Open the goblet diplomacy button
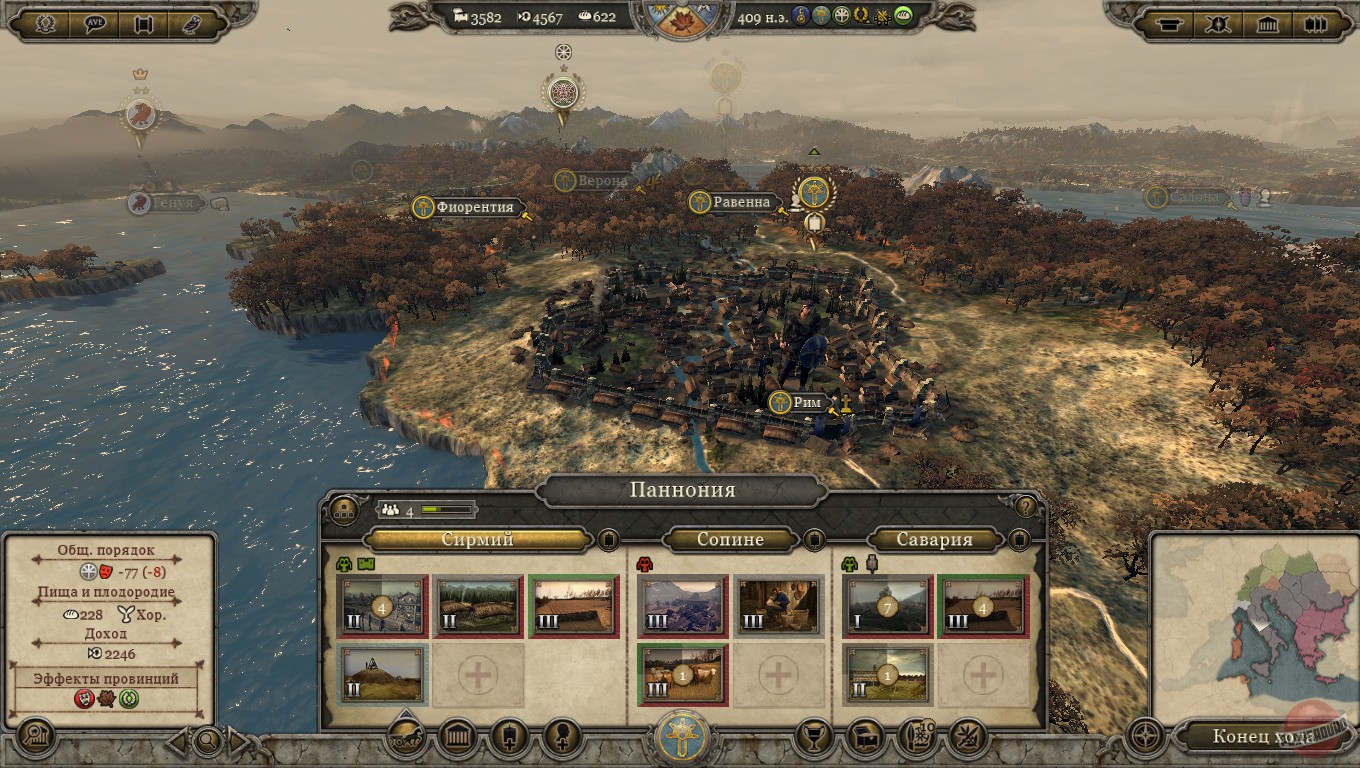 click(815, 739)
